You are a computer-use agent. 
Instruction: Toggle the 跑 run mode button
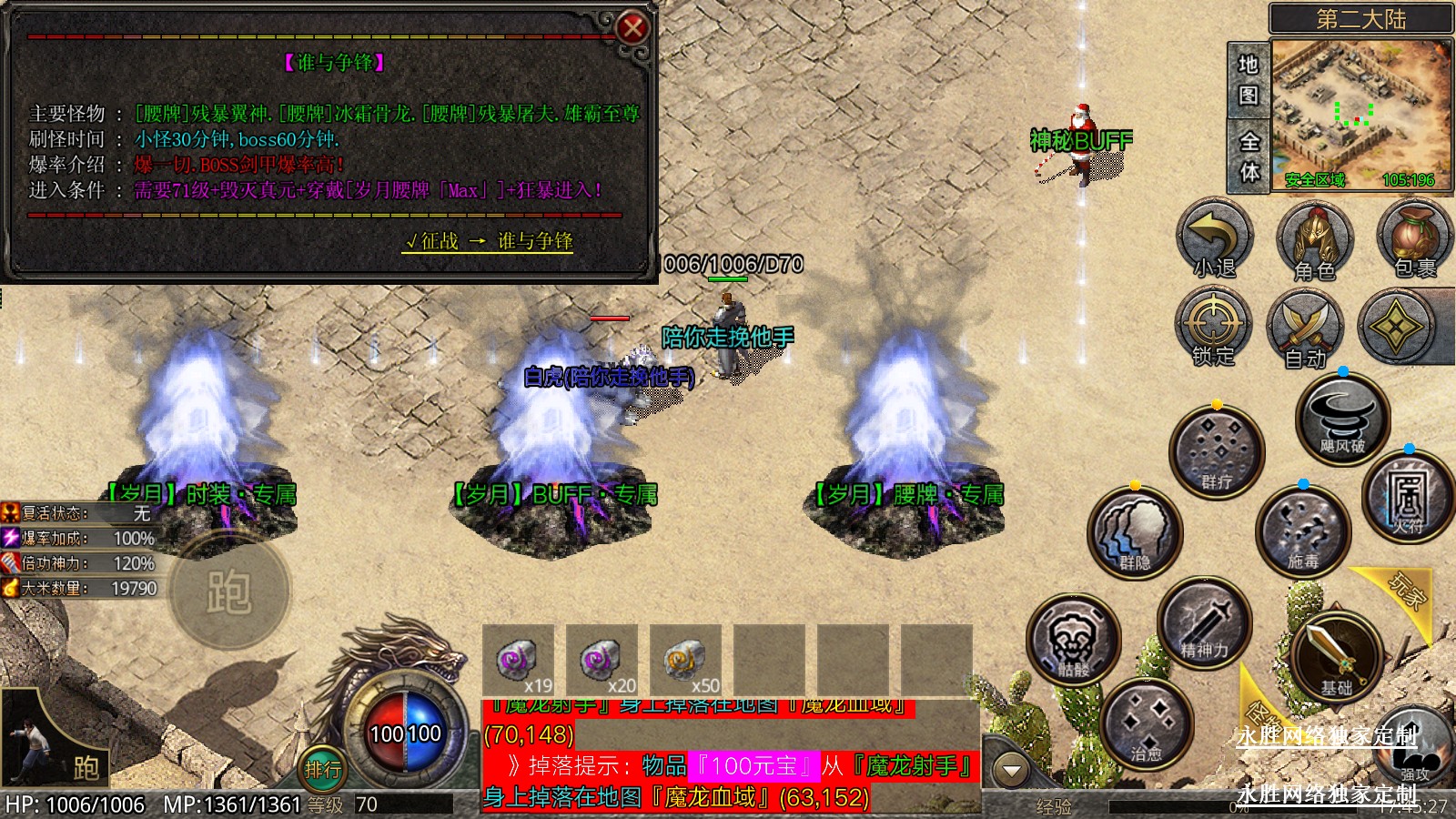tap(229, 592)
